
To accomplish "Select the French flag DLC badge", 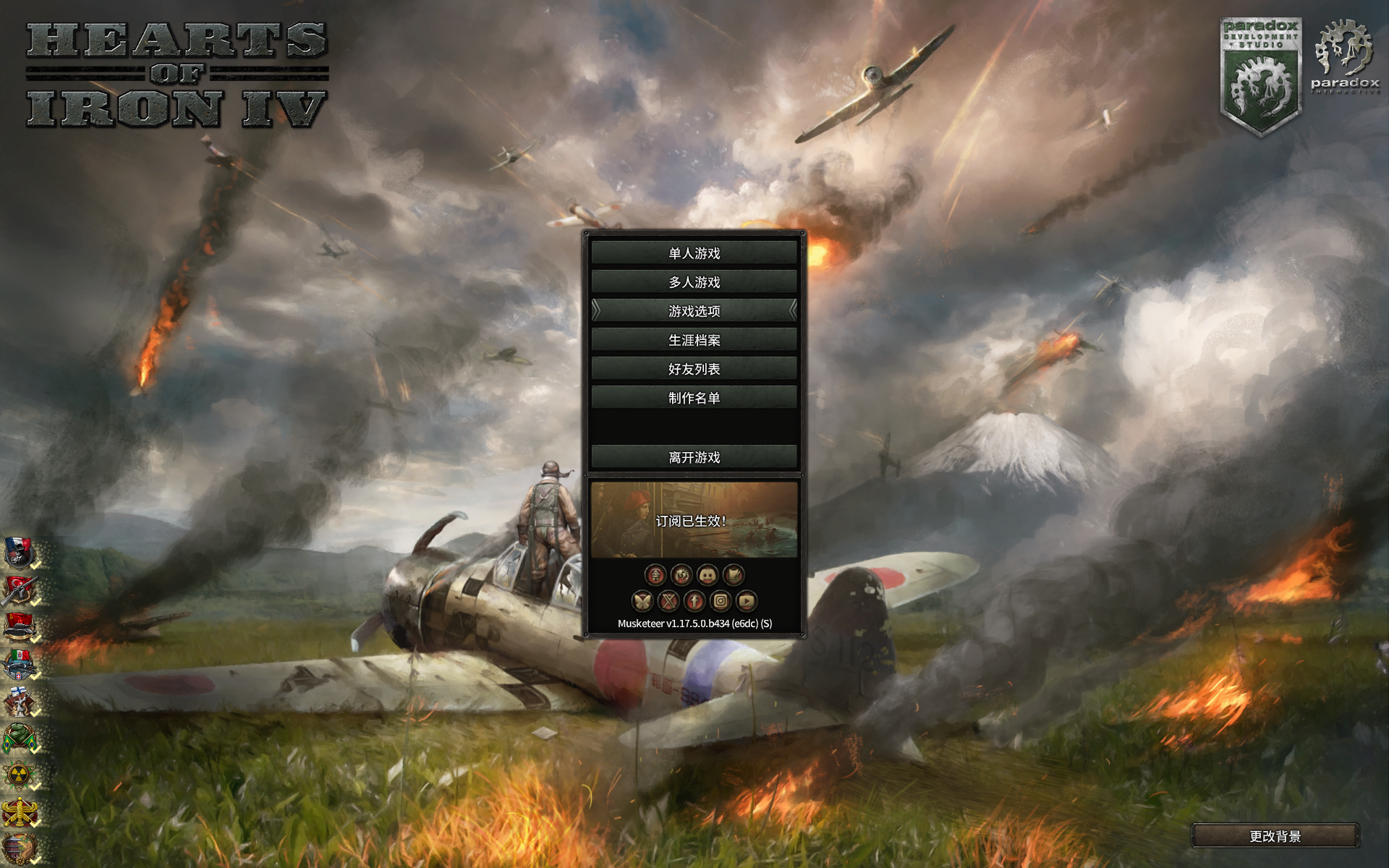I will point(19,553).
